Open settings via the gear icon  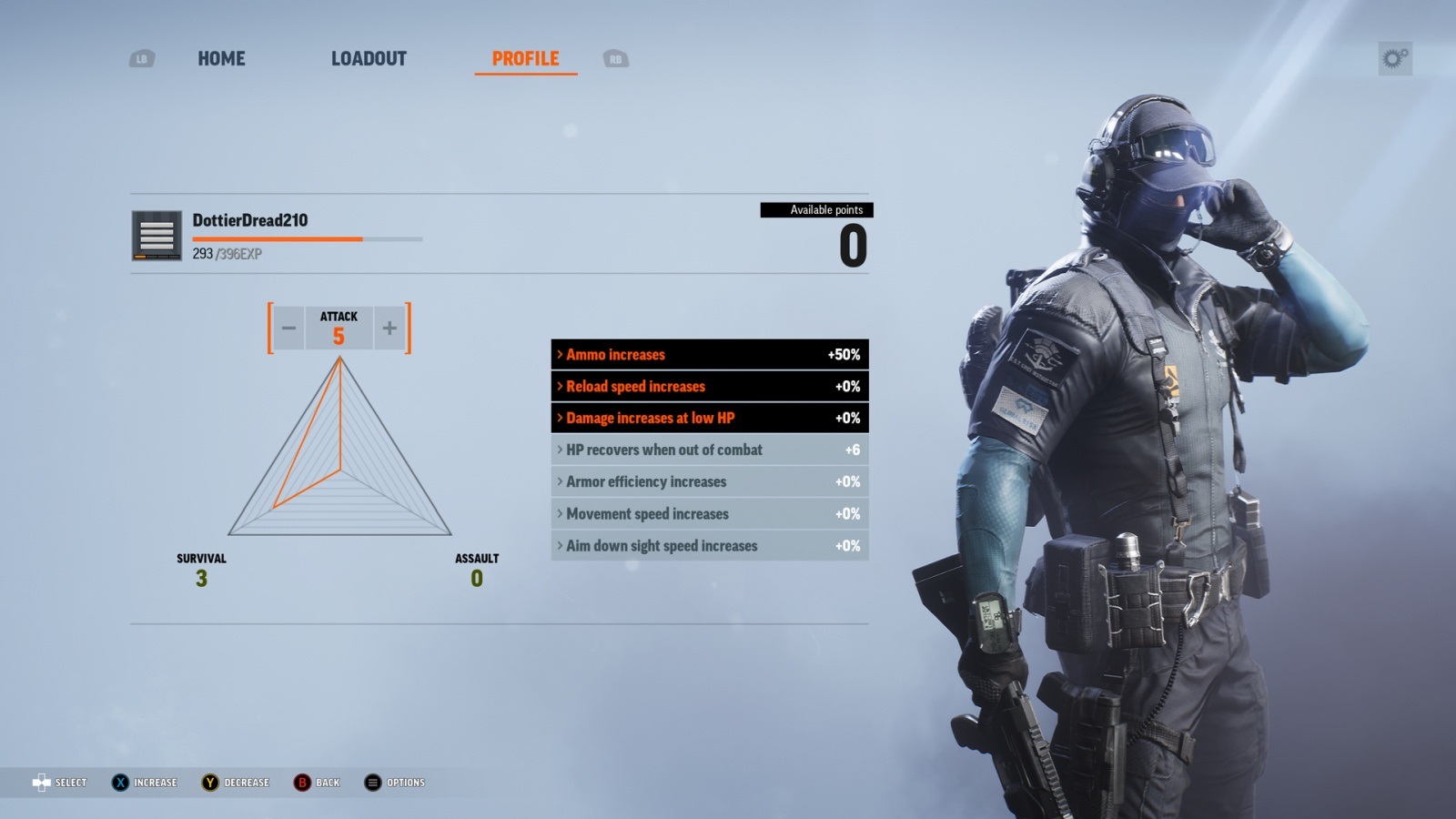pyautogui.click(x=1395, y=59)
